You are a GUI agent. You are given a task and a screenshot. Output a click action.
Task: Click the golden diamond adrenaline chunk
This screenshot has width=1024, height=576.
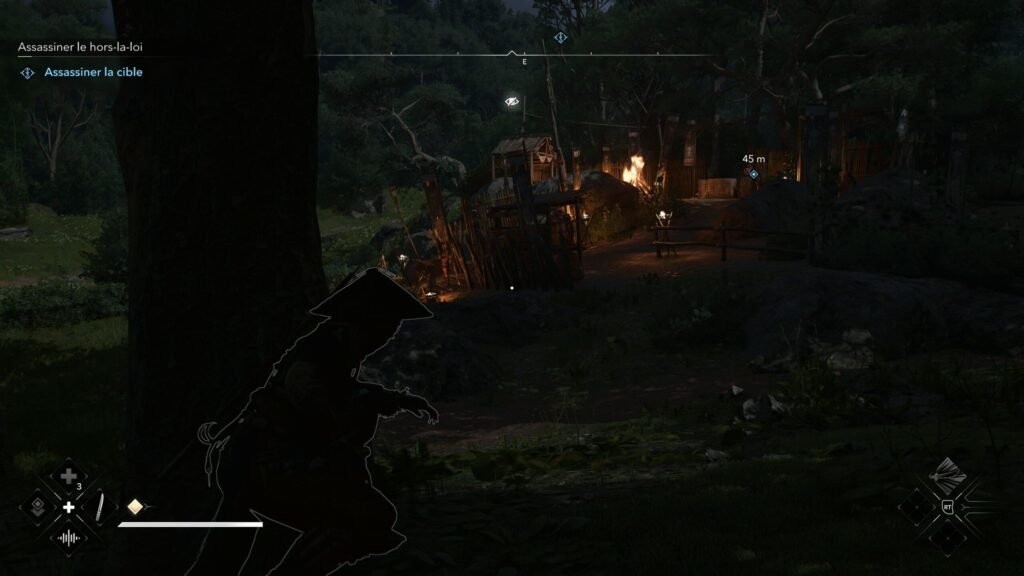coord(134,506)
